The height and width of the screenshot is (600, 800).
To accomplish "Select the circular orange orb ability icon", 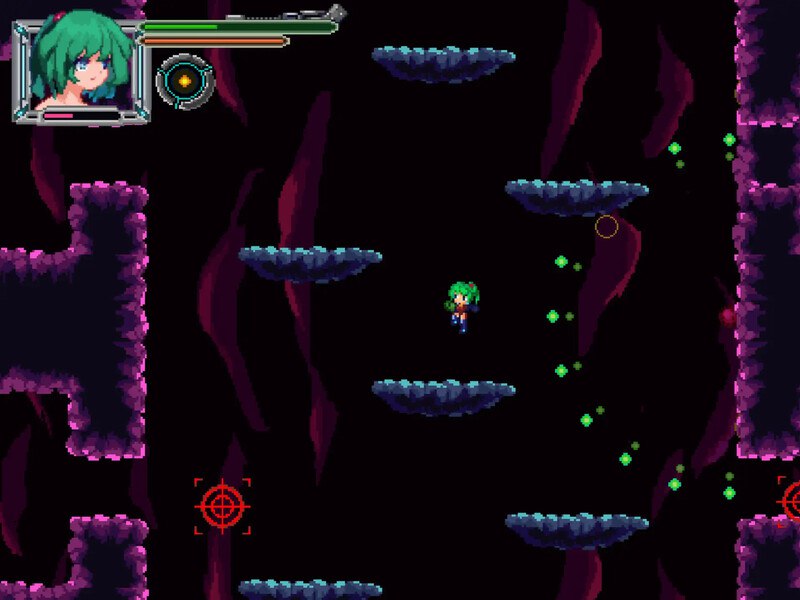I will click(185, 81).
